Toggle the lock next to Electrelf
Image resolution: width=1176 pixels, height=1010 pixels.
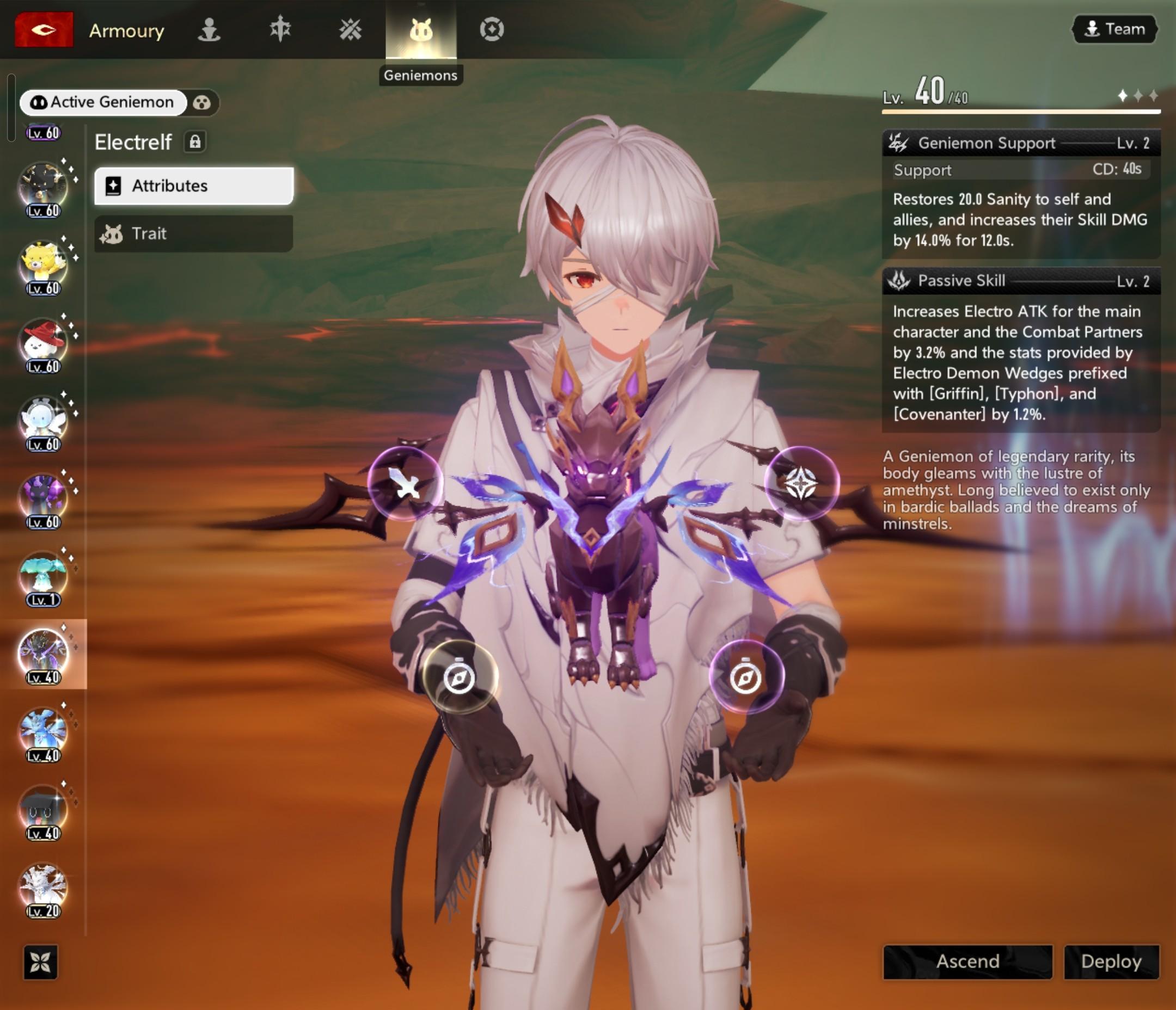[x=195, y=142]
